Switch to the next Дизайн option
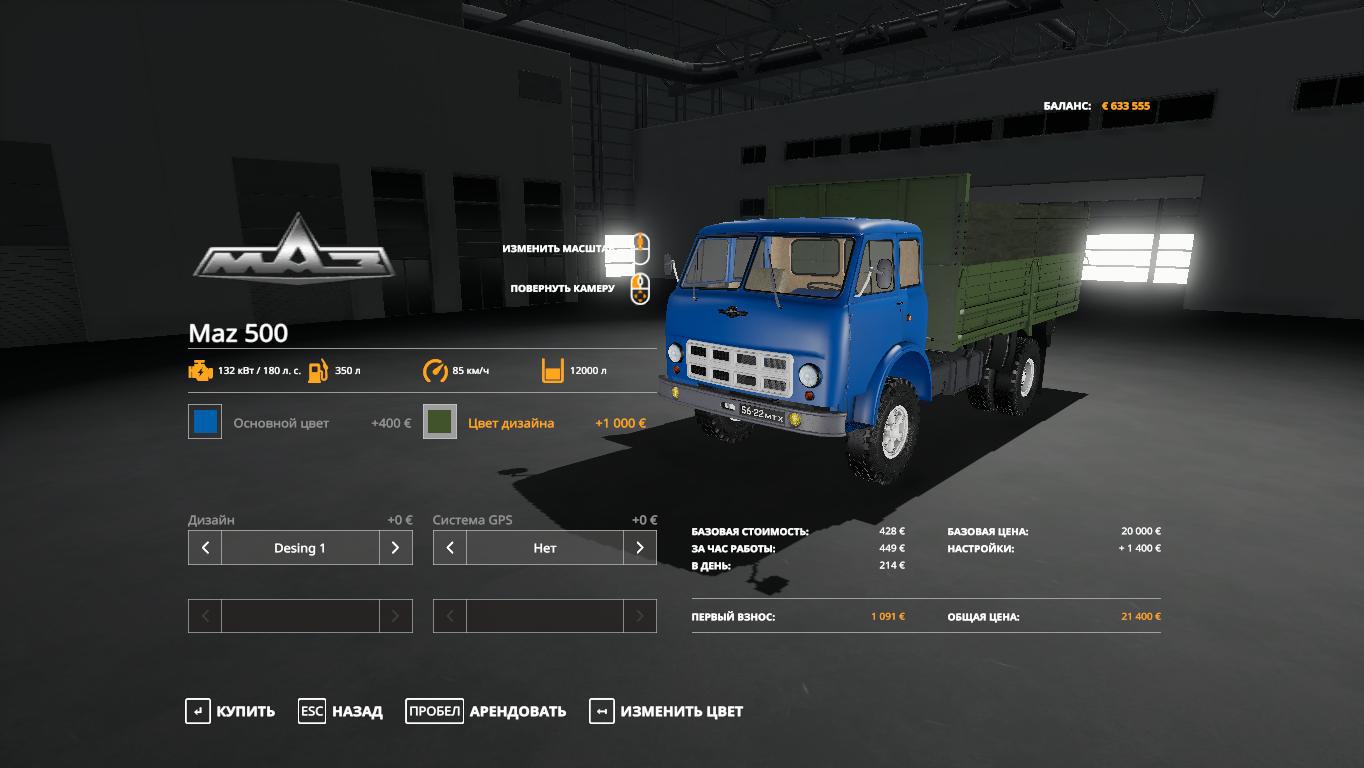The width and height of the screenshot is (1364, 768). [396, 548]
